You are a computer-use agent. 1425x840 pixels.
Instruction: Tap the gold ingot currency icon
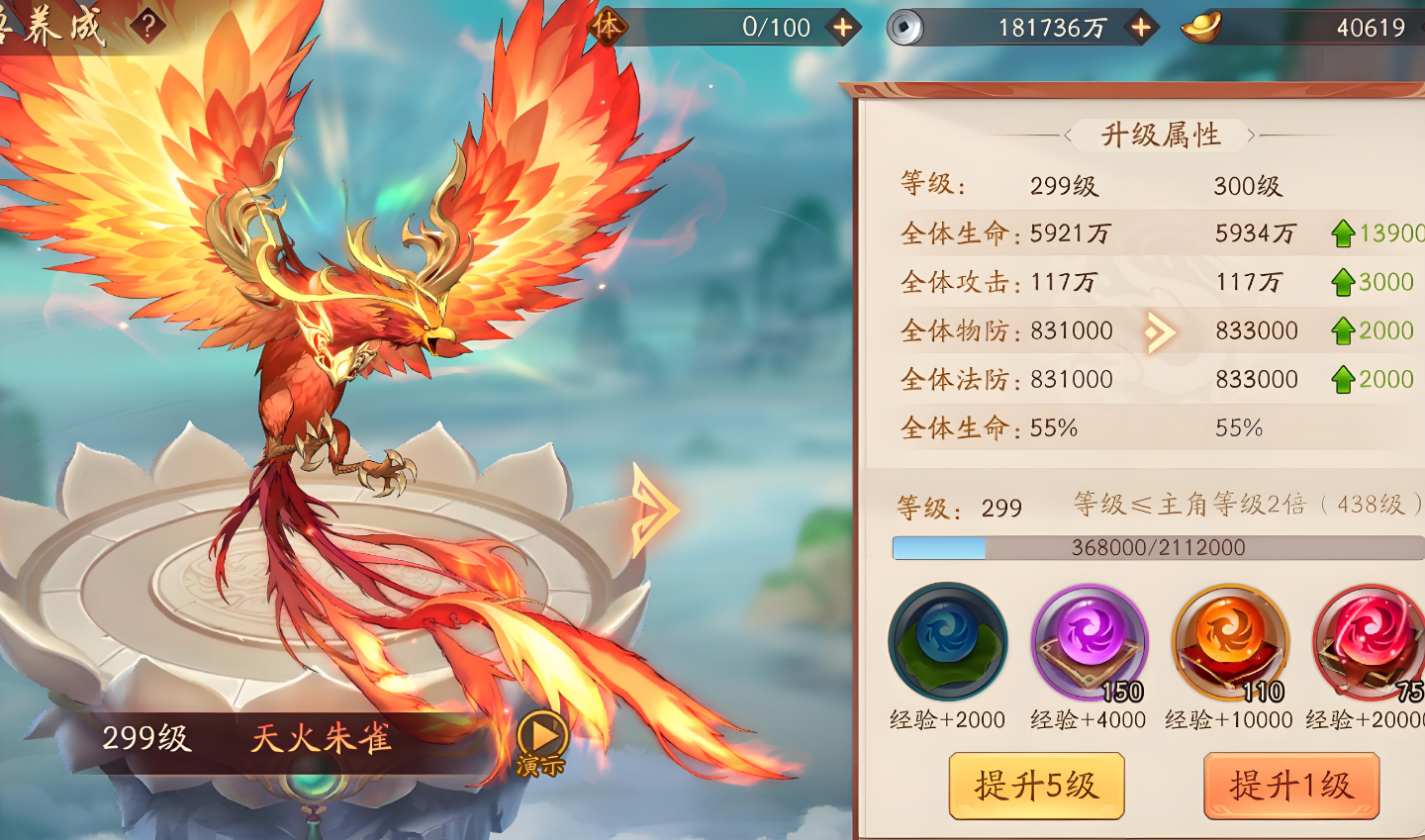tap(1201, 28)
